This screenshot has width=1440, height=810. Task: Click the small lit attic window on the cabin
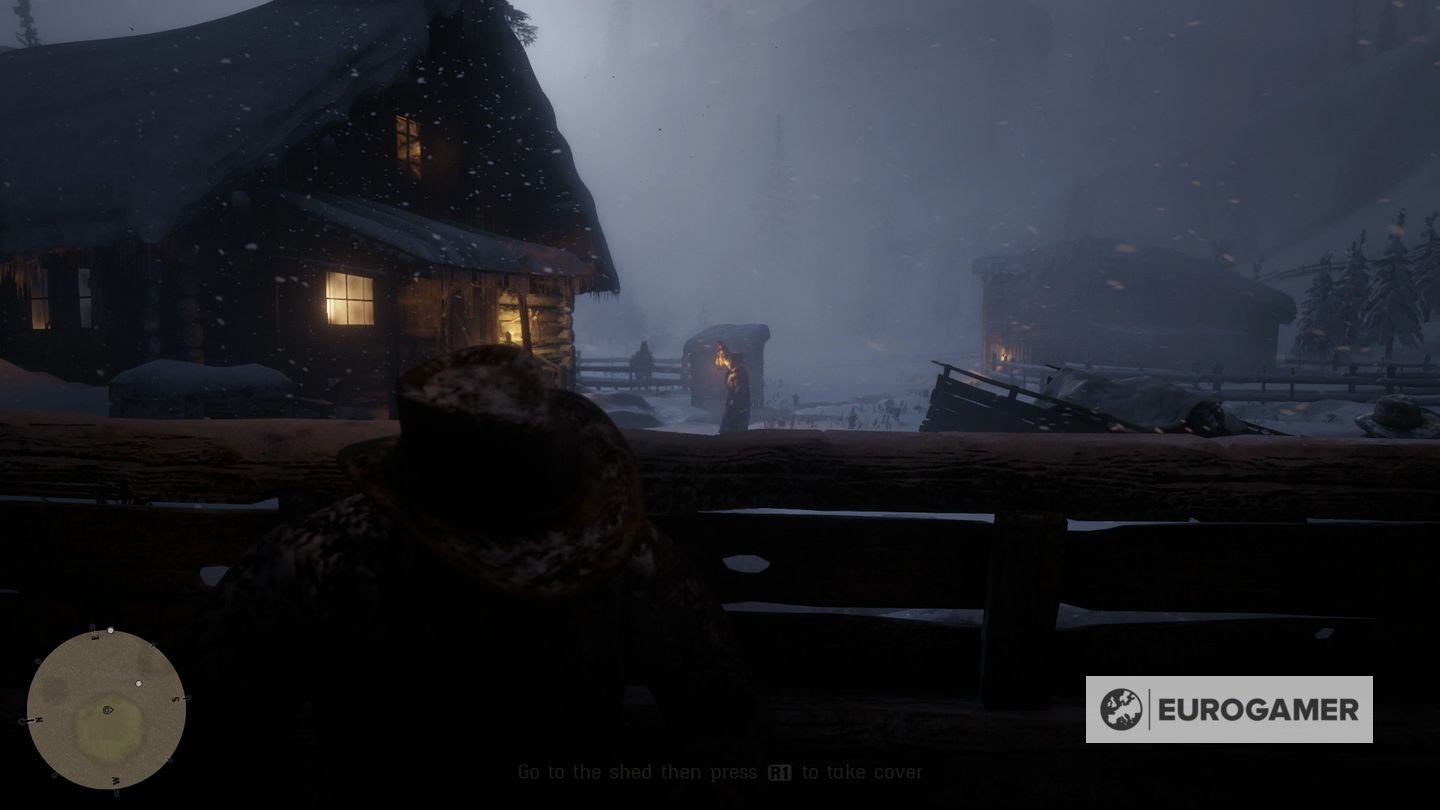click(x=410, y=135)
